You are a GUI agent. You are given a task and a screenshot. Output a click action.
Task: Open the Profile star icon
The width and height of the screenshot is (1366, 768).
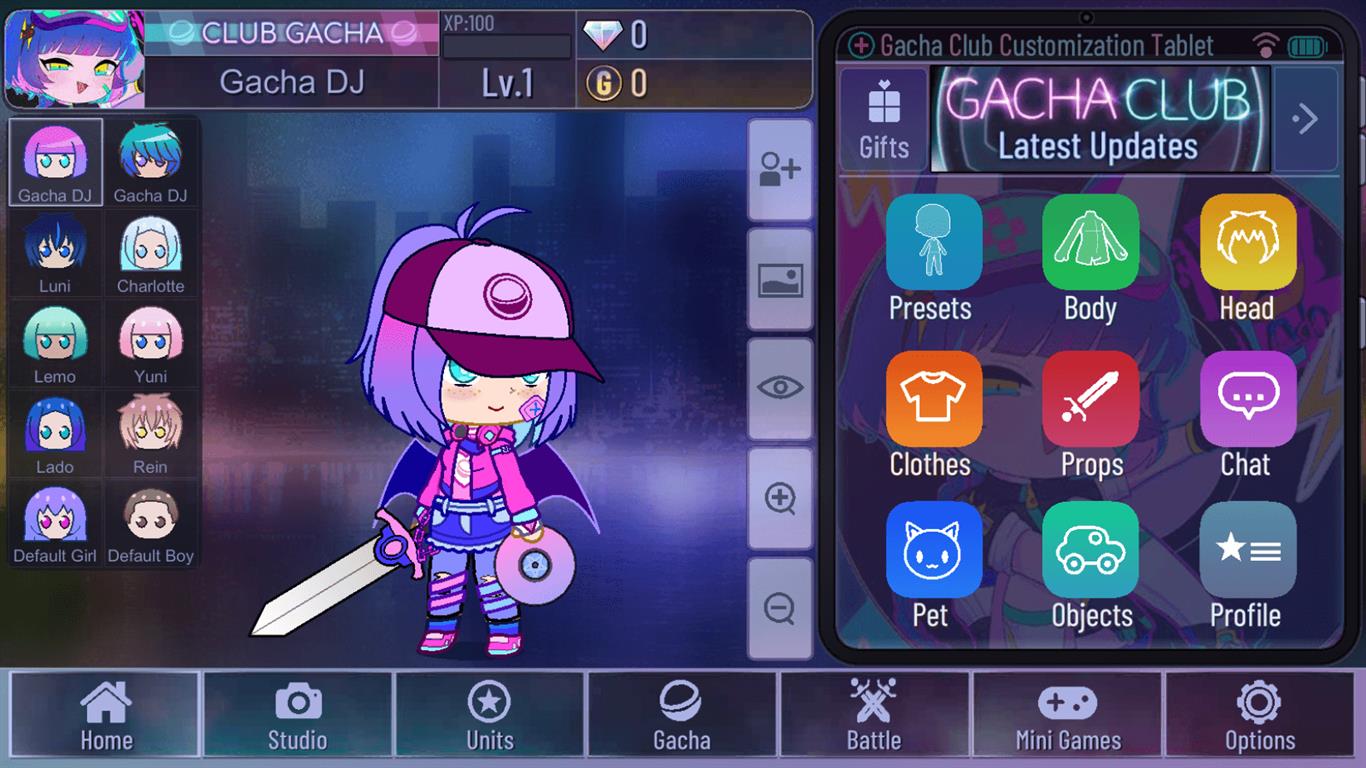(x=1246, y=549)
